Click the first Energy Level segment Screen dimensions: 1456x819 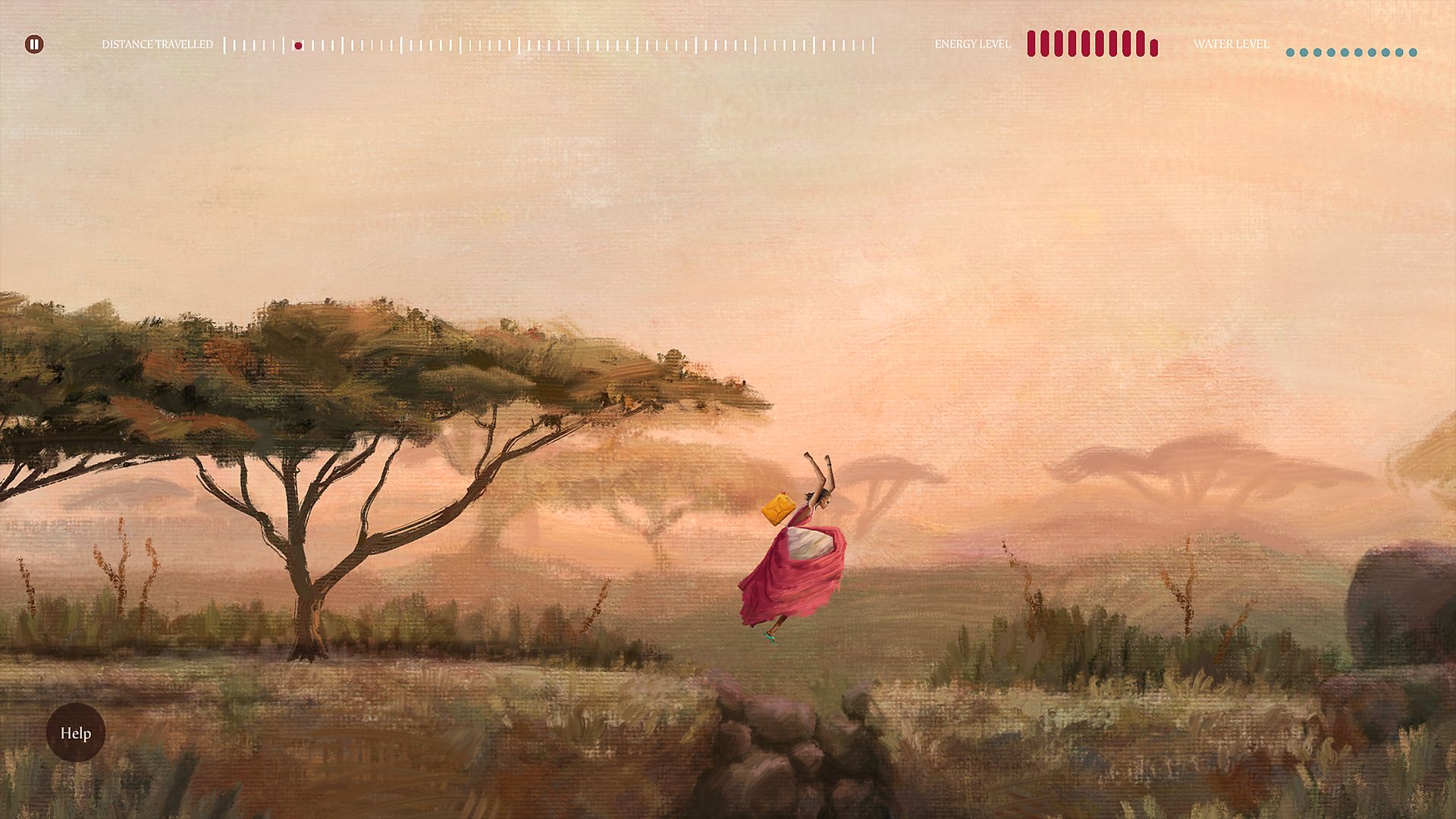pyautogui.click(x=1032, y=45)
